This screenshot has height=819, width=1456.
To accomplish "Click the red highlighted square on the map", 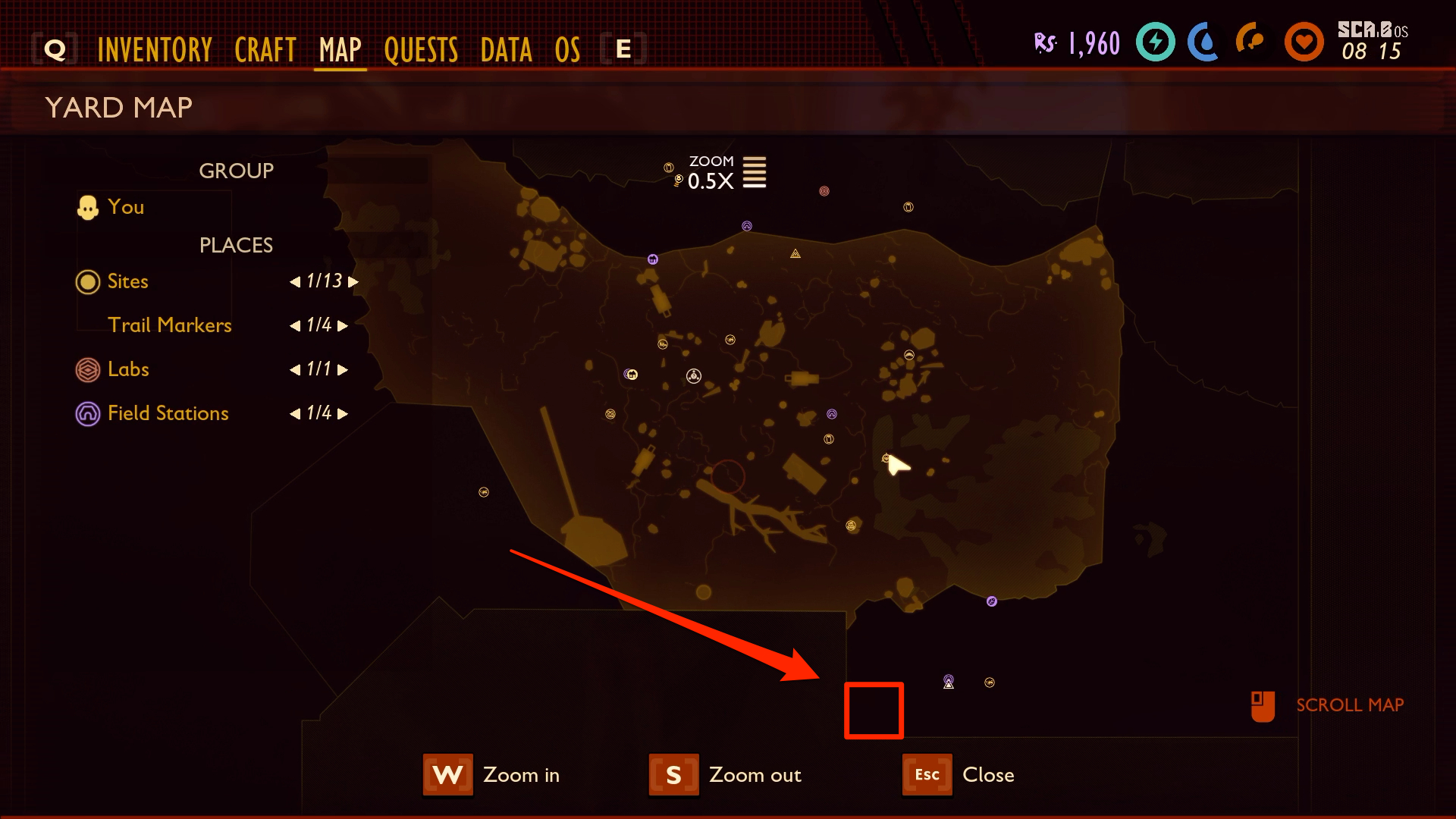I will pos(874,711).
